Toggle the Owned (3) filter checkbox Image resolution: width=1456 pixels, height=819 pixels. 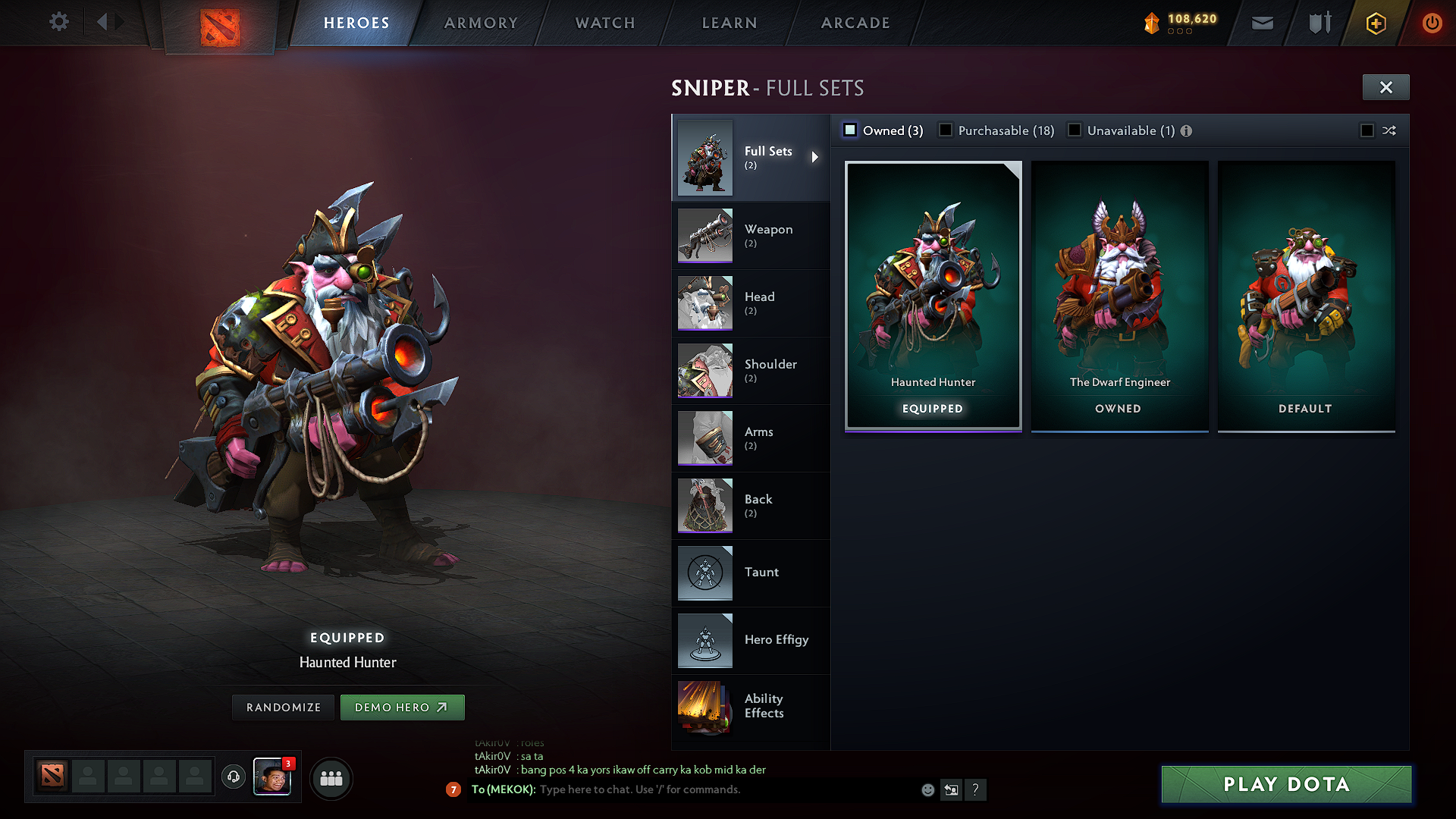pyautogui.click(x=849, y=130)
